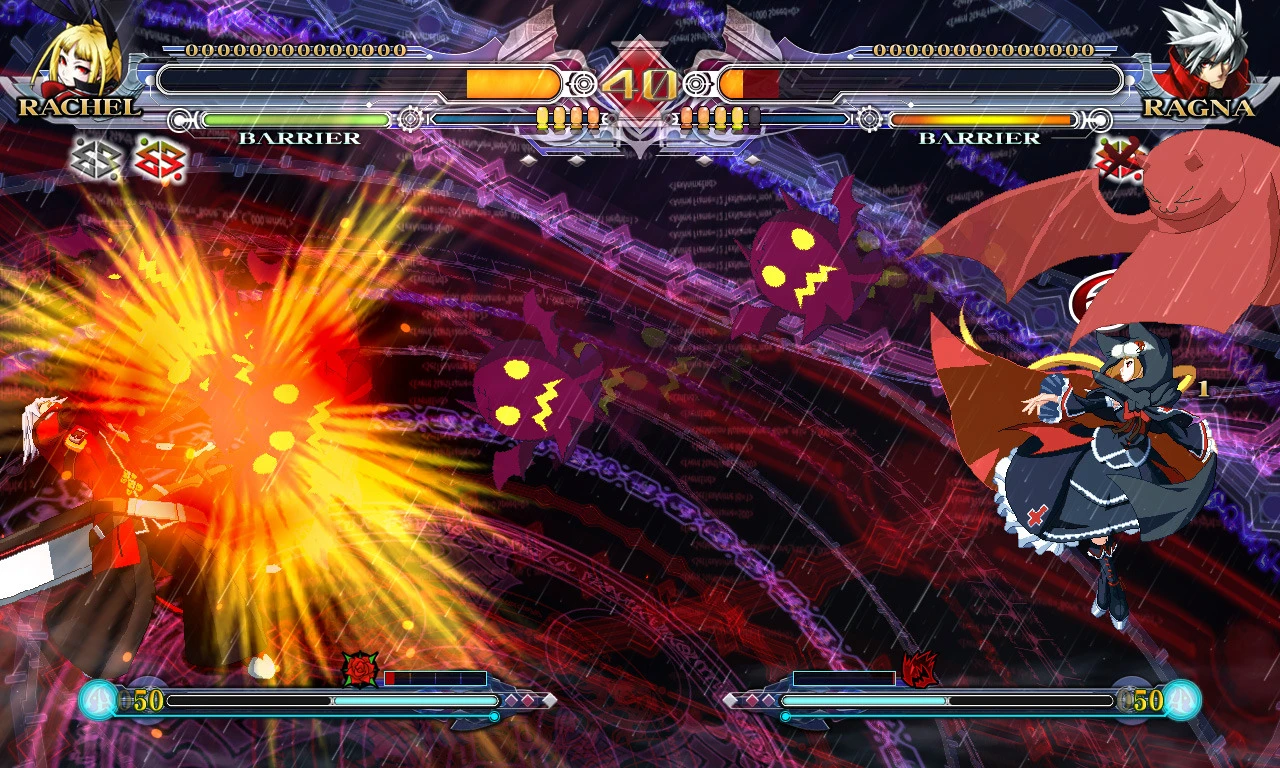Image resolution: width=1280 pixels, height=768 pixels.
Task: Select Rachel's red burst icon
Action: (159, 159)
